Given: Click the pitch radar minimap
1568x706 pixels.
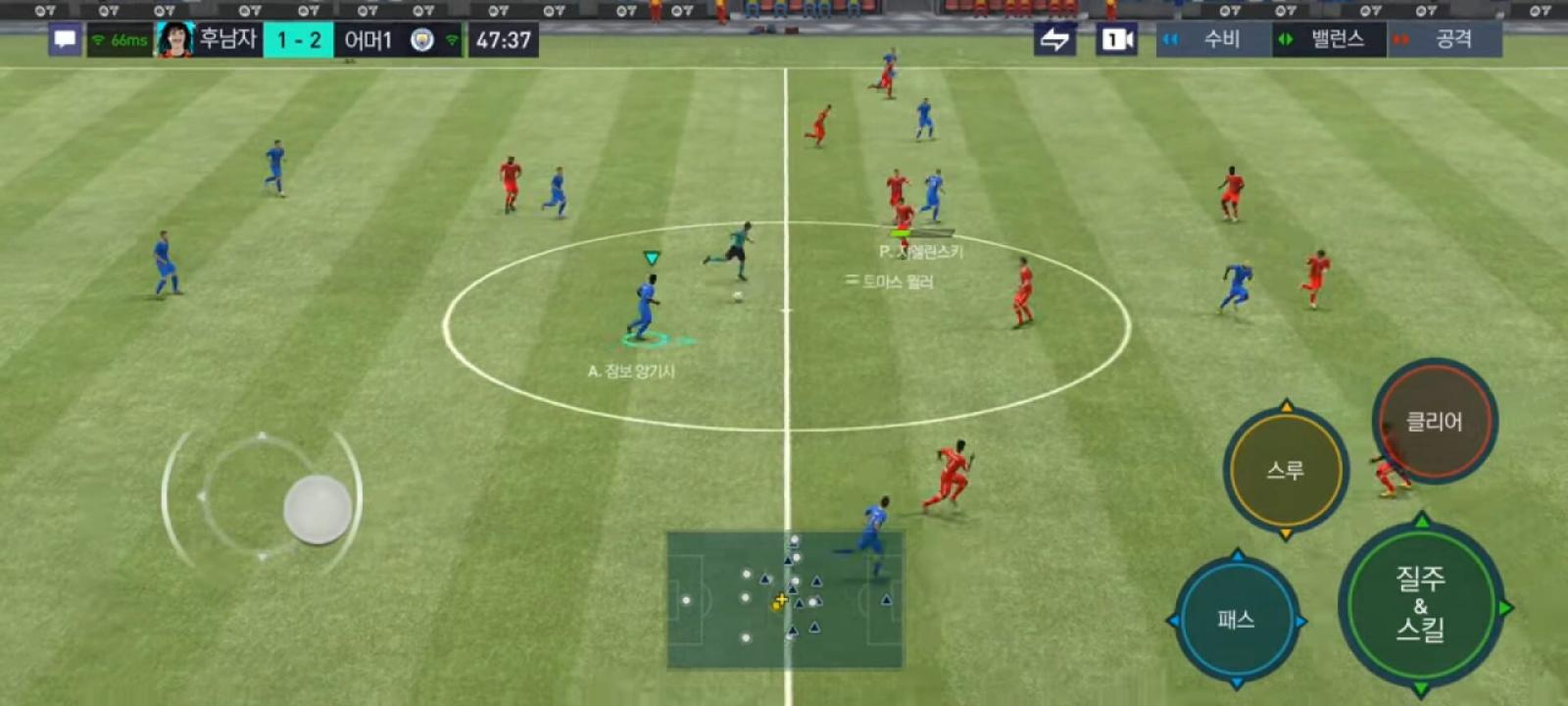Looking at the screenshot, I should [785, 599].
